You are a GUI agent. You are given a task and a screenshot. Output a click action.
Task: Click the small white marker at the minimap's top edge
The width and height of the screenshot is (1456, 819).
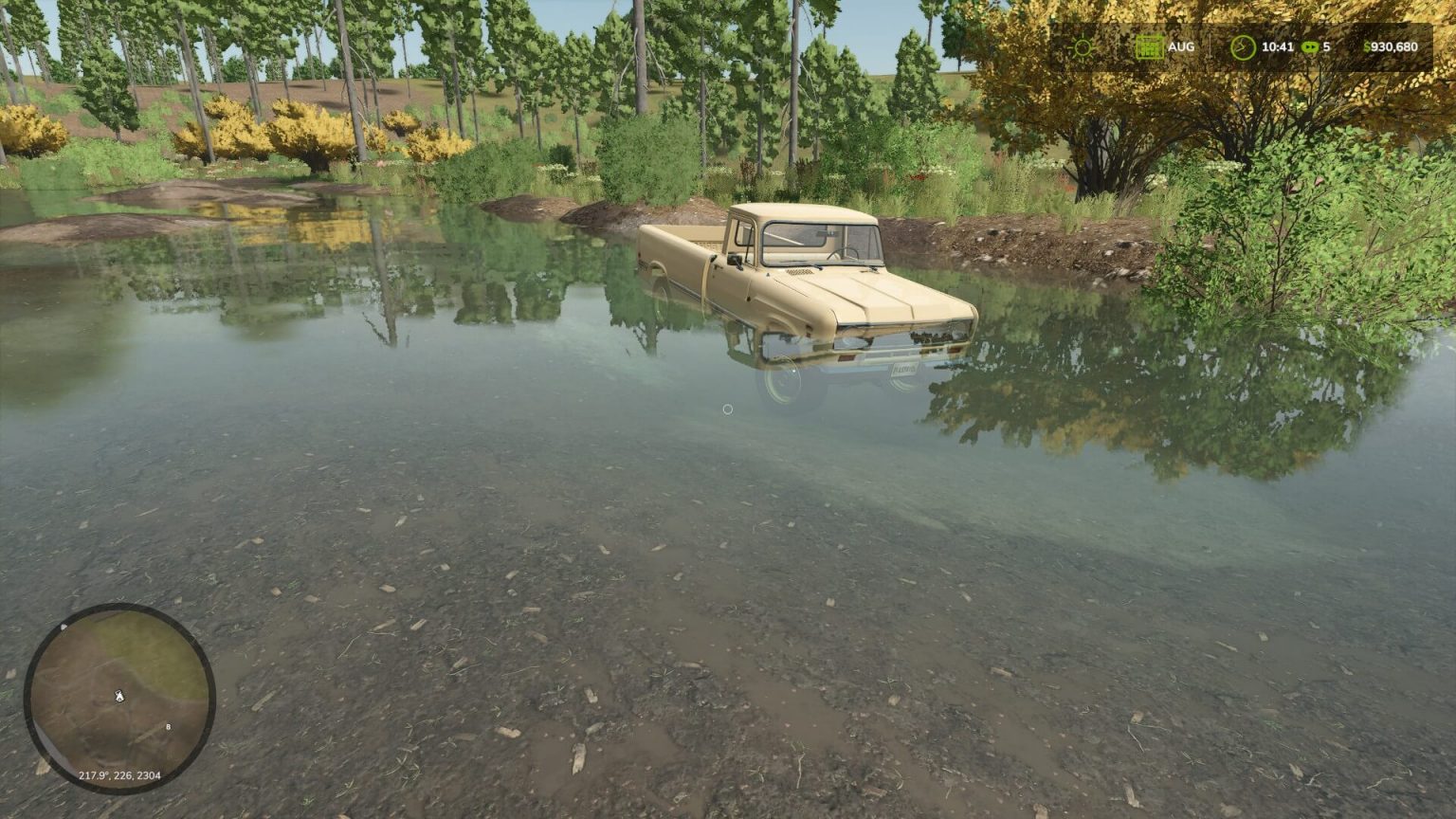point(63,626)
